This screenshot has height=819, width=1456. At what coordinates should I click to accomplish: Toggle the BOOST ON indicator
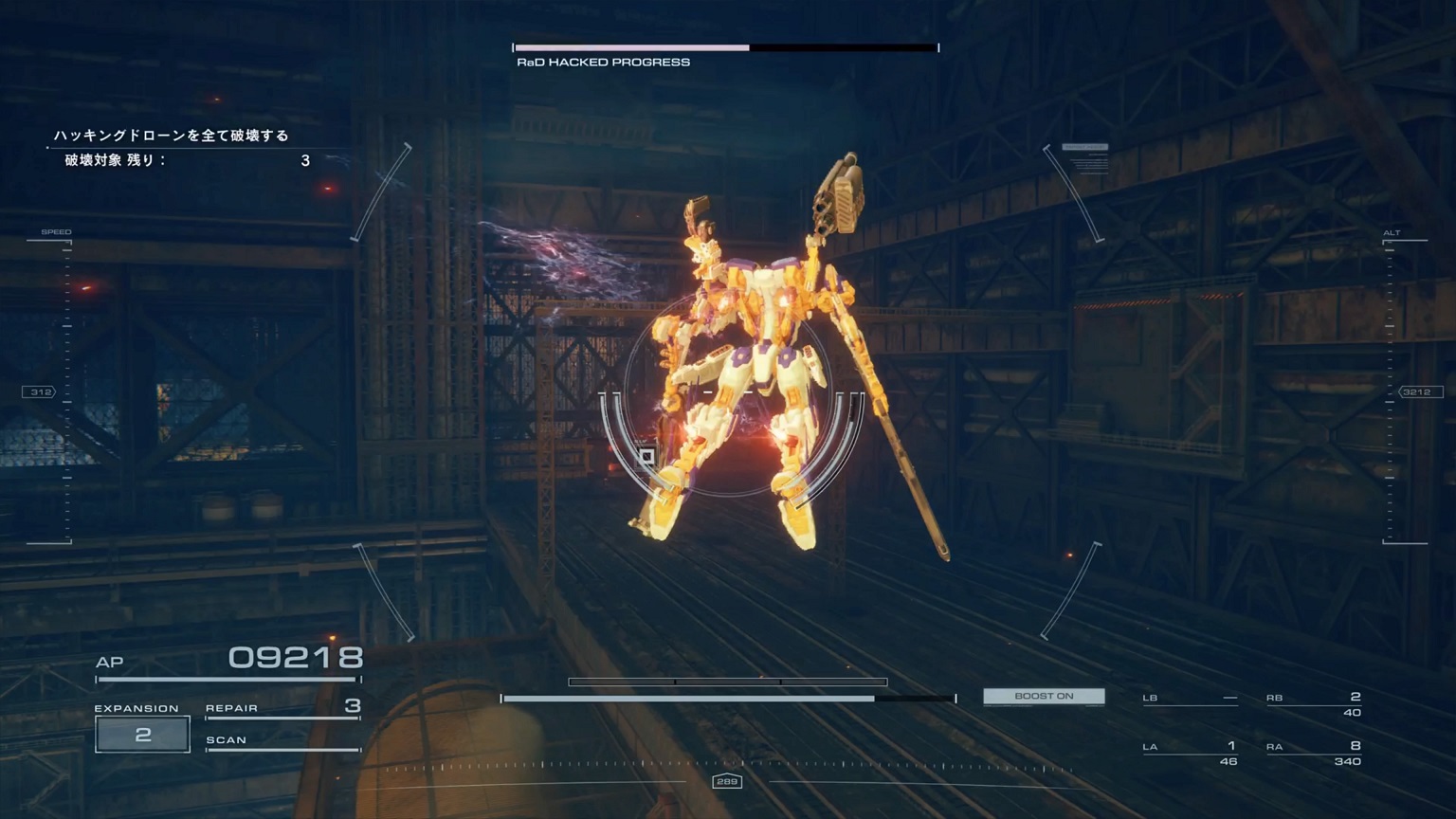(1044, 697)
